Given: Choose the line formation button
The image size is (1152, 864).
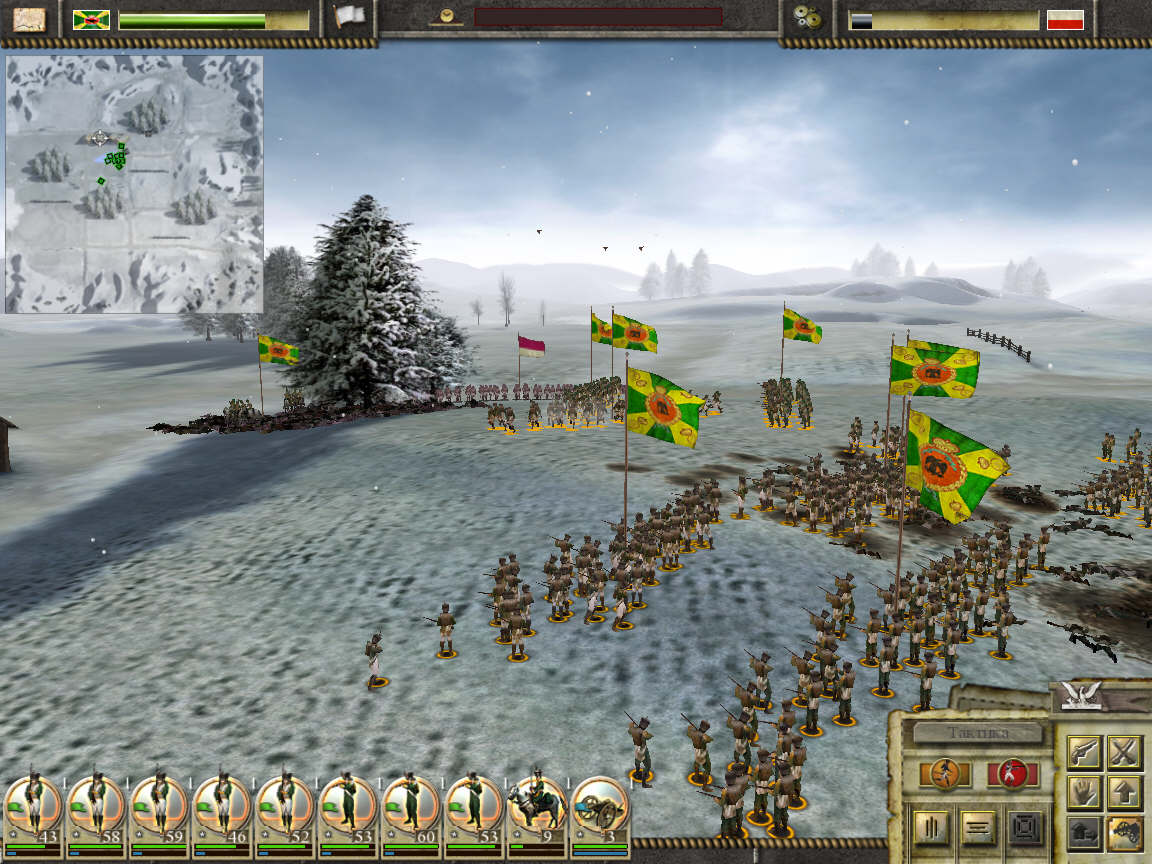Looking at the screenshot, I should coord(977,827).
